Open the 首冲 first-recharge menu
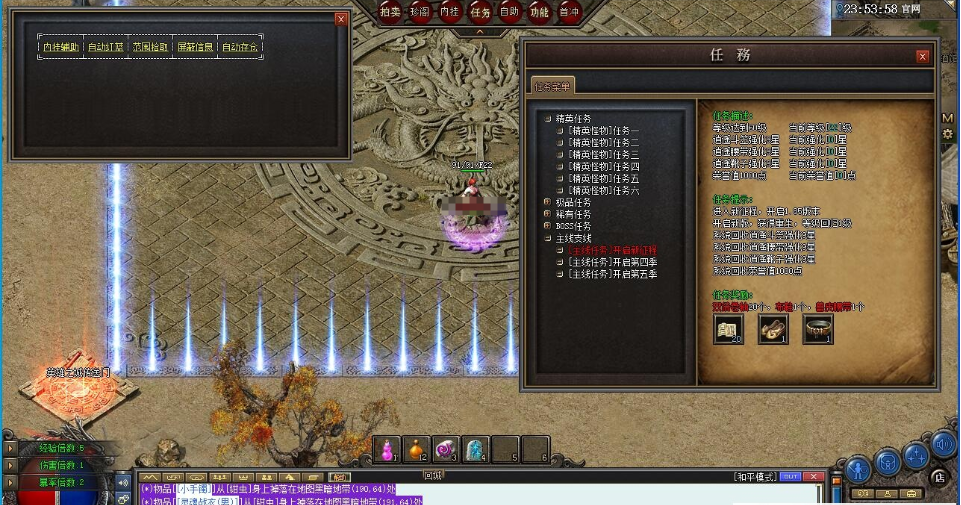 569,12
